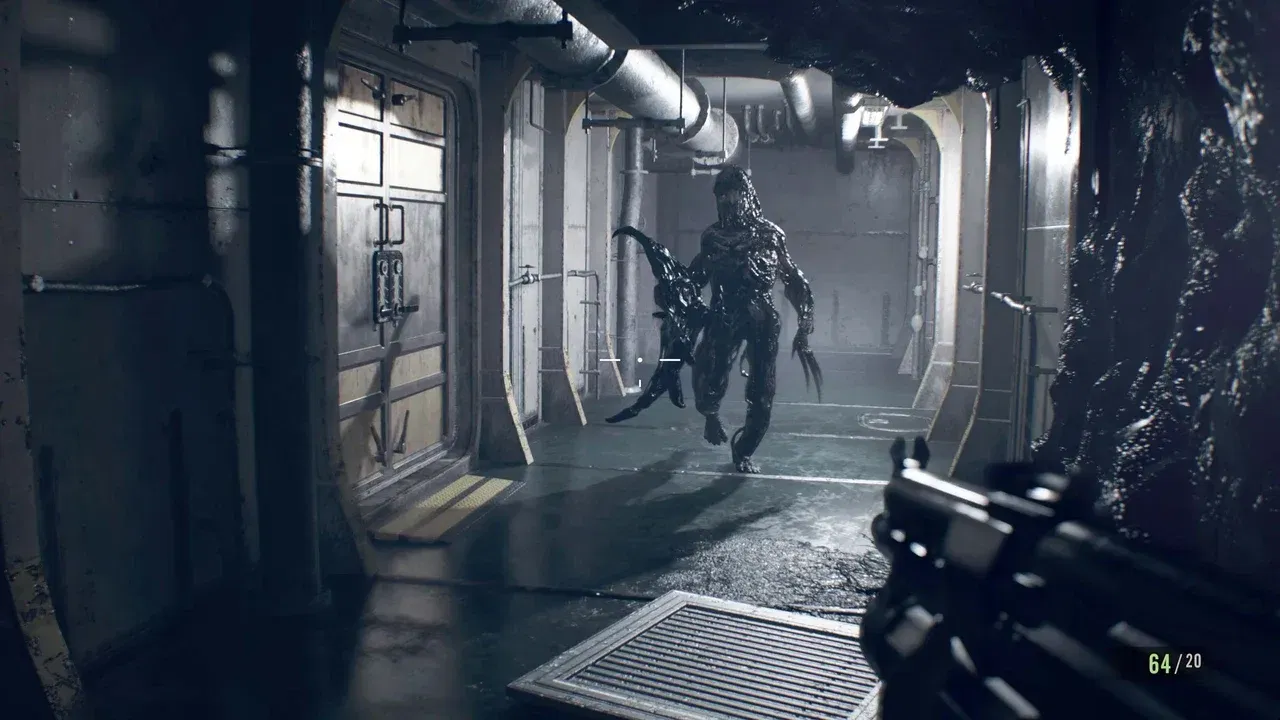This screenshot has height=720, width=1280.
Task: Click the center dot of the aiming reticle
Action: (x=640, y=360)
